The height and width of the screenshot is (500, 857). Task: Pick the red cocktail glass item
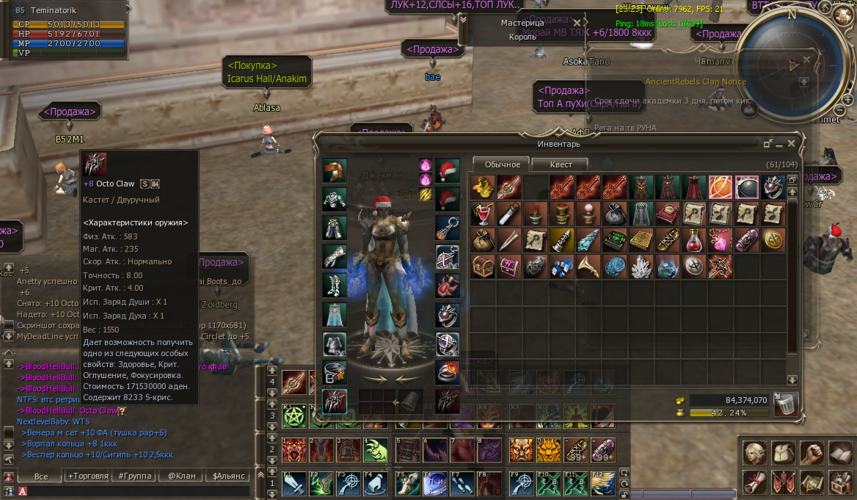(x=484, y=214)
